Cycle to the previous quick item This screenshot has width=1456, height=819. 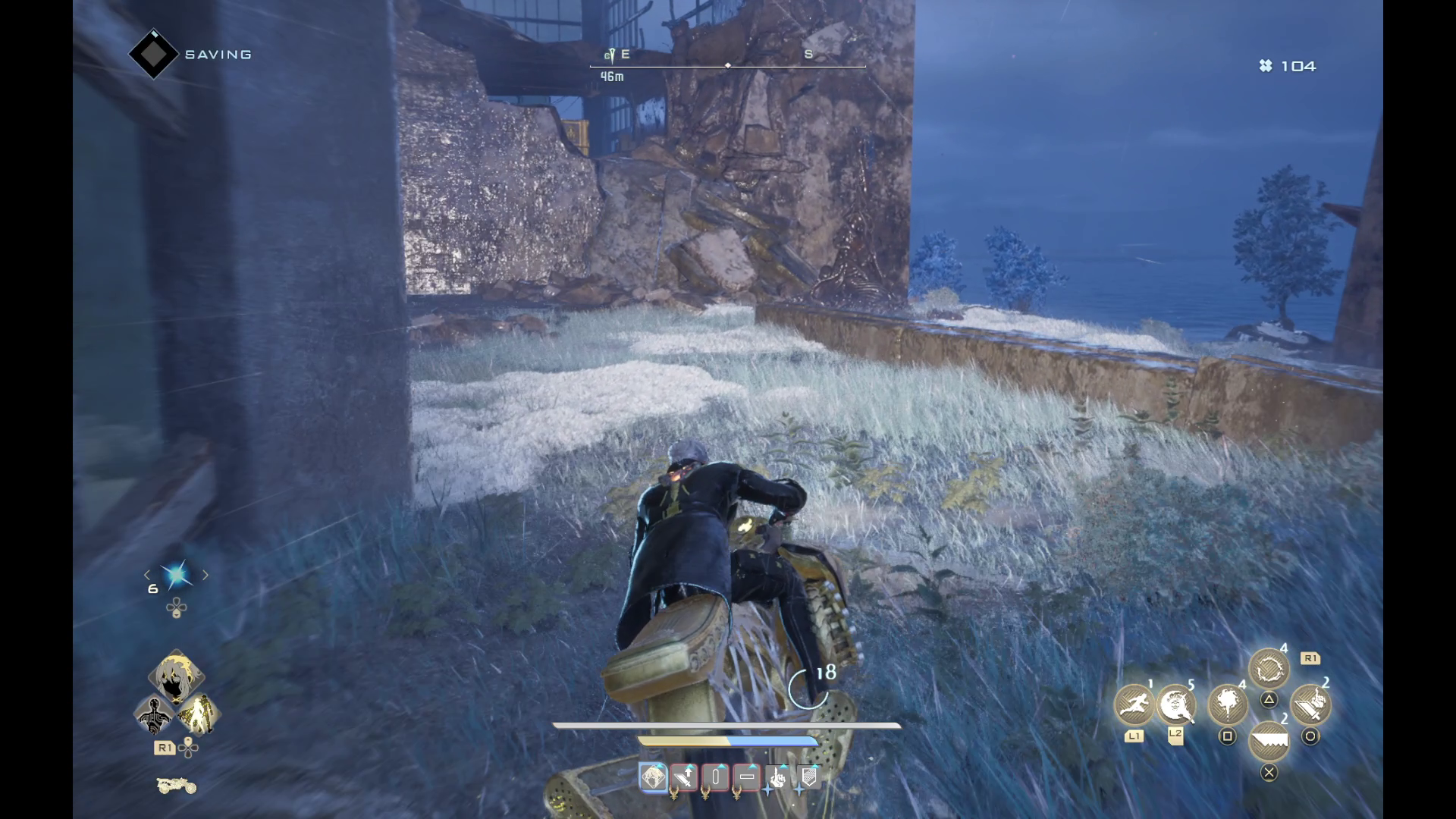[148, 576]
